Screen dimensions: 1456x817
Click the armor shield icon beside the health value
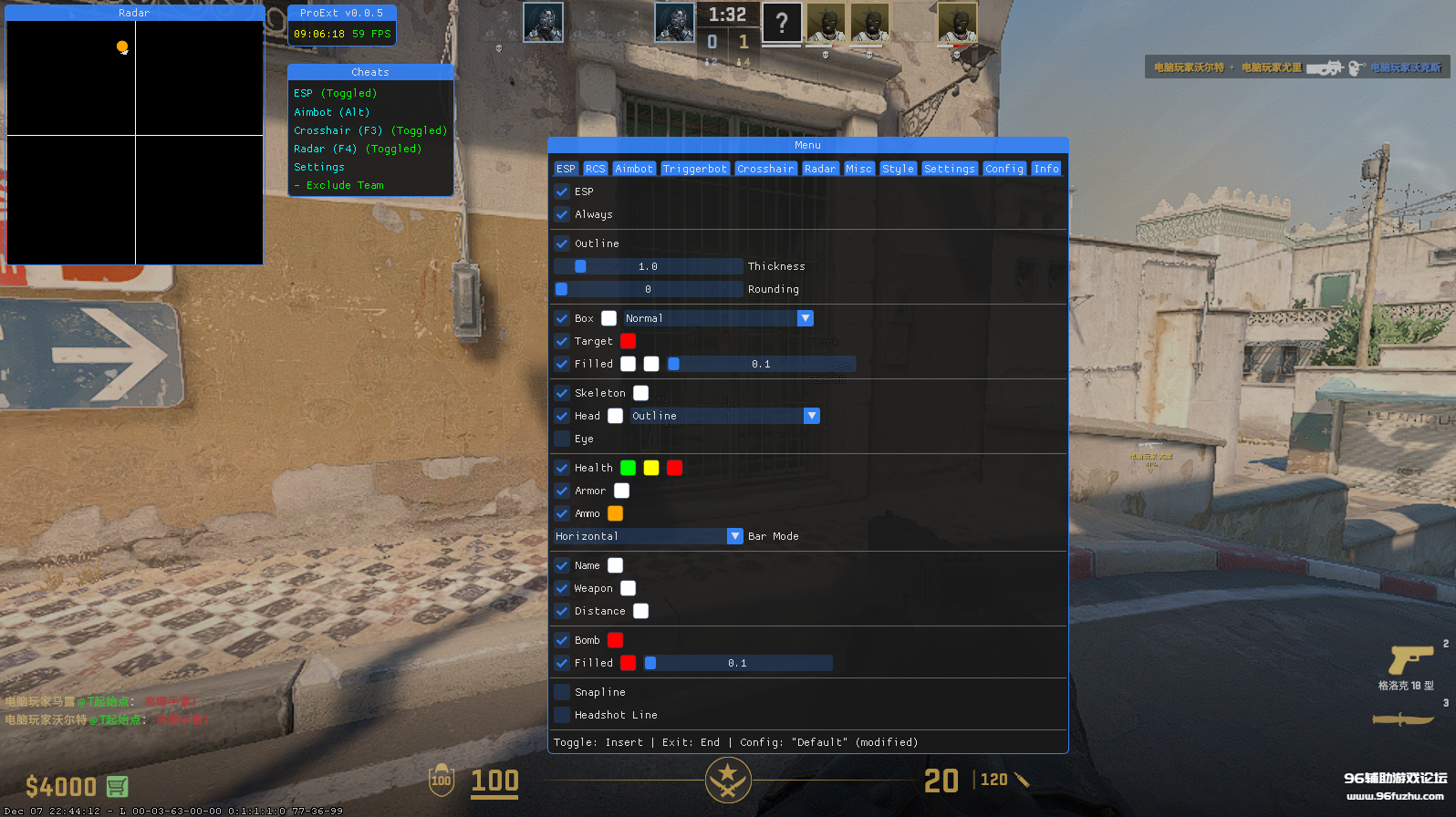pyautogui.click(x=441, y=781)
